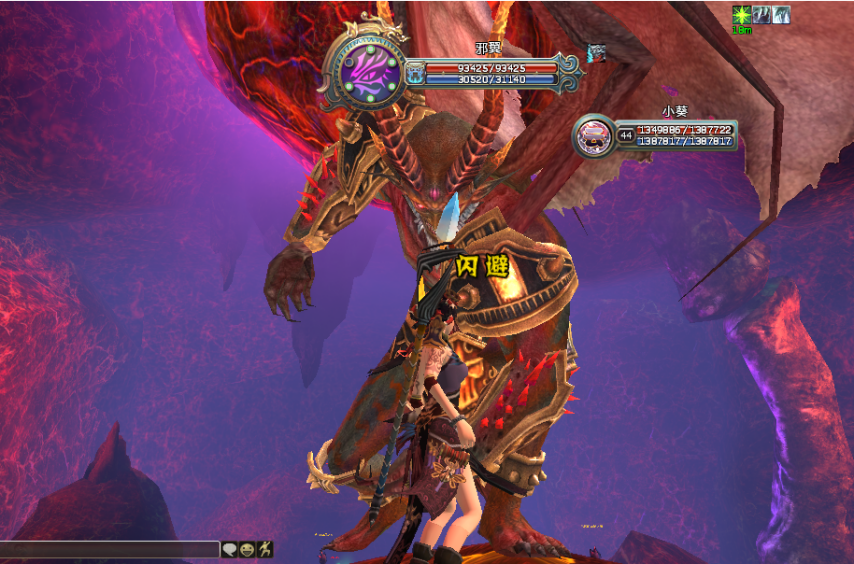Viewport: 854px width, 564px height.
Task: Click the 小葵 round portrait
Action: (x=595, y=135)
